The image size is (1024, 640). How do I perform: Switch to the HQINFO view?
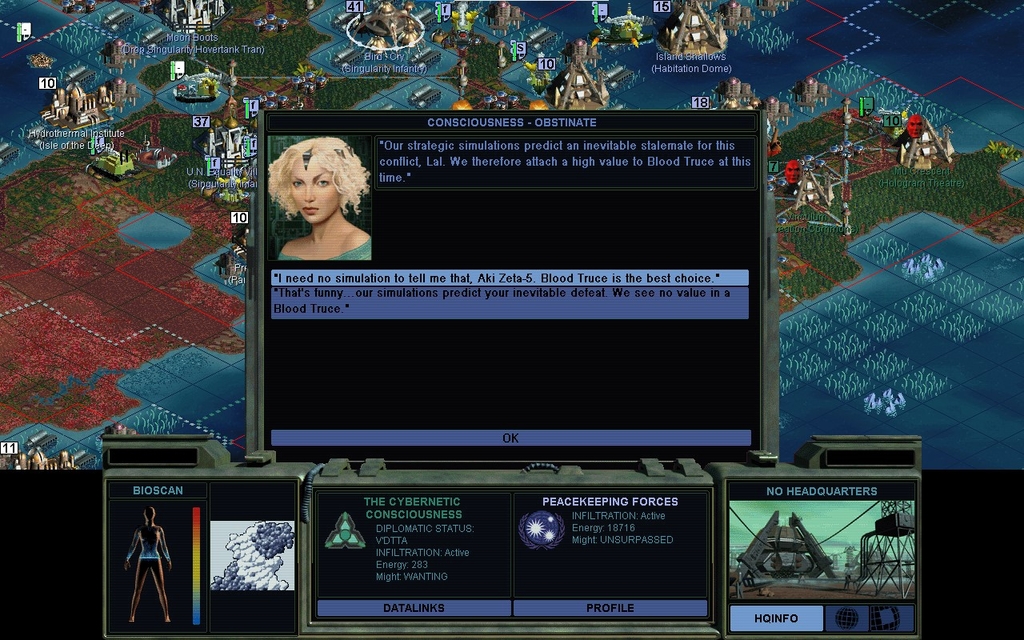point(775,618)
